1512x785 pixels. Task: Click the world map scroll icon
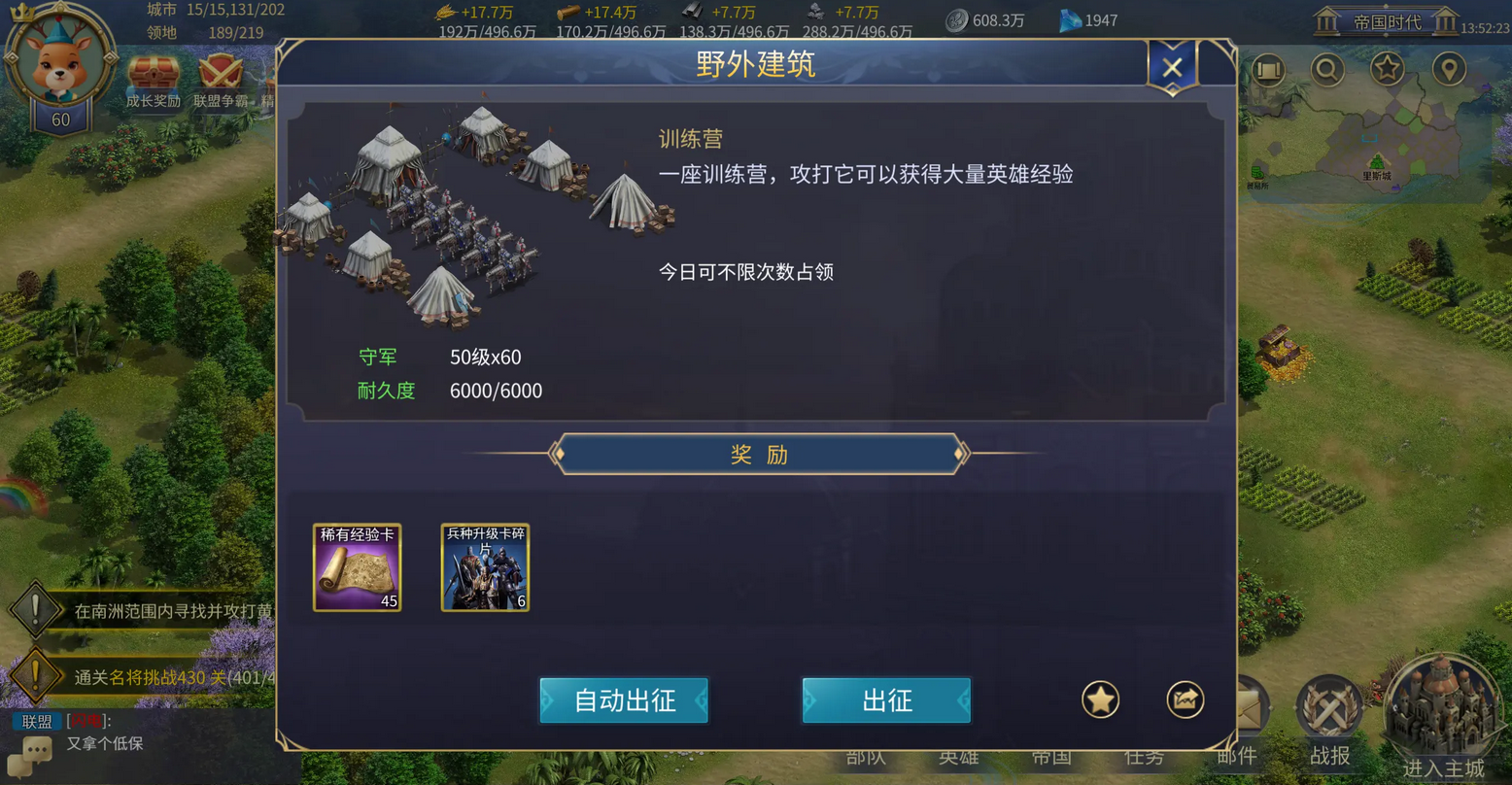[1268, 69]
